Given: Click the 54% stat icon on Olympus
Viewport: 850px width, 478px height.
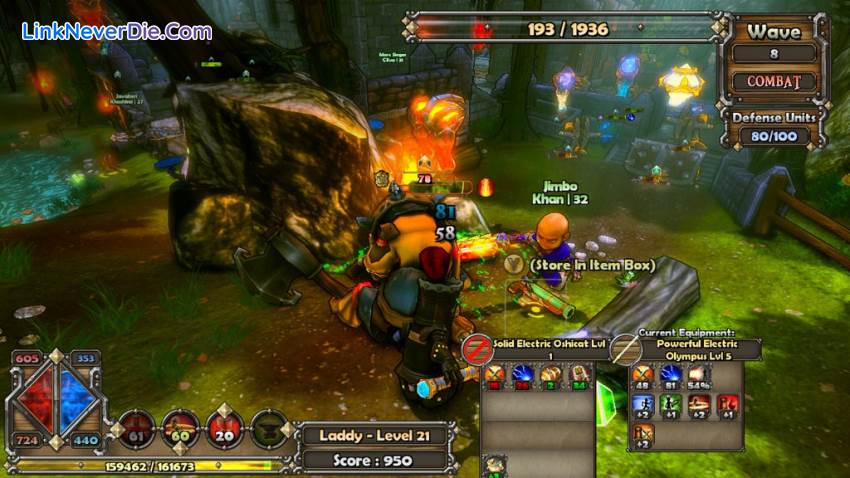Looking at the screenshot, I should coord(696,377).
